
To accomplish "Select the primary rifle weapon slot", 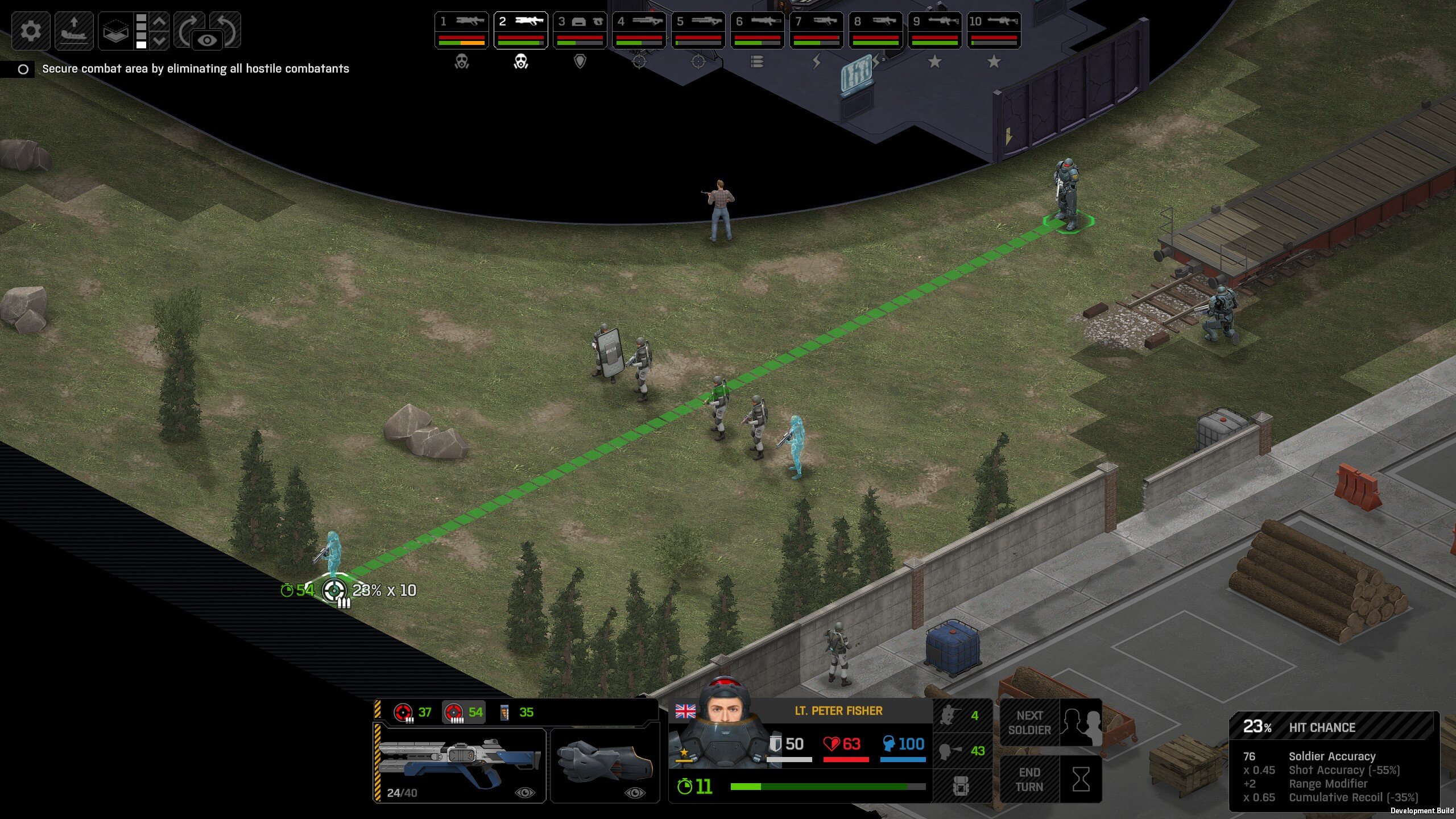I will (460, 765).
